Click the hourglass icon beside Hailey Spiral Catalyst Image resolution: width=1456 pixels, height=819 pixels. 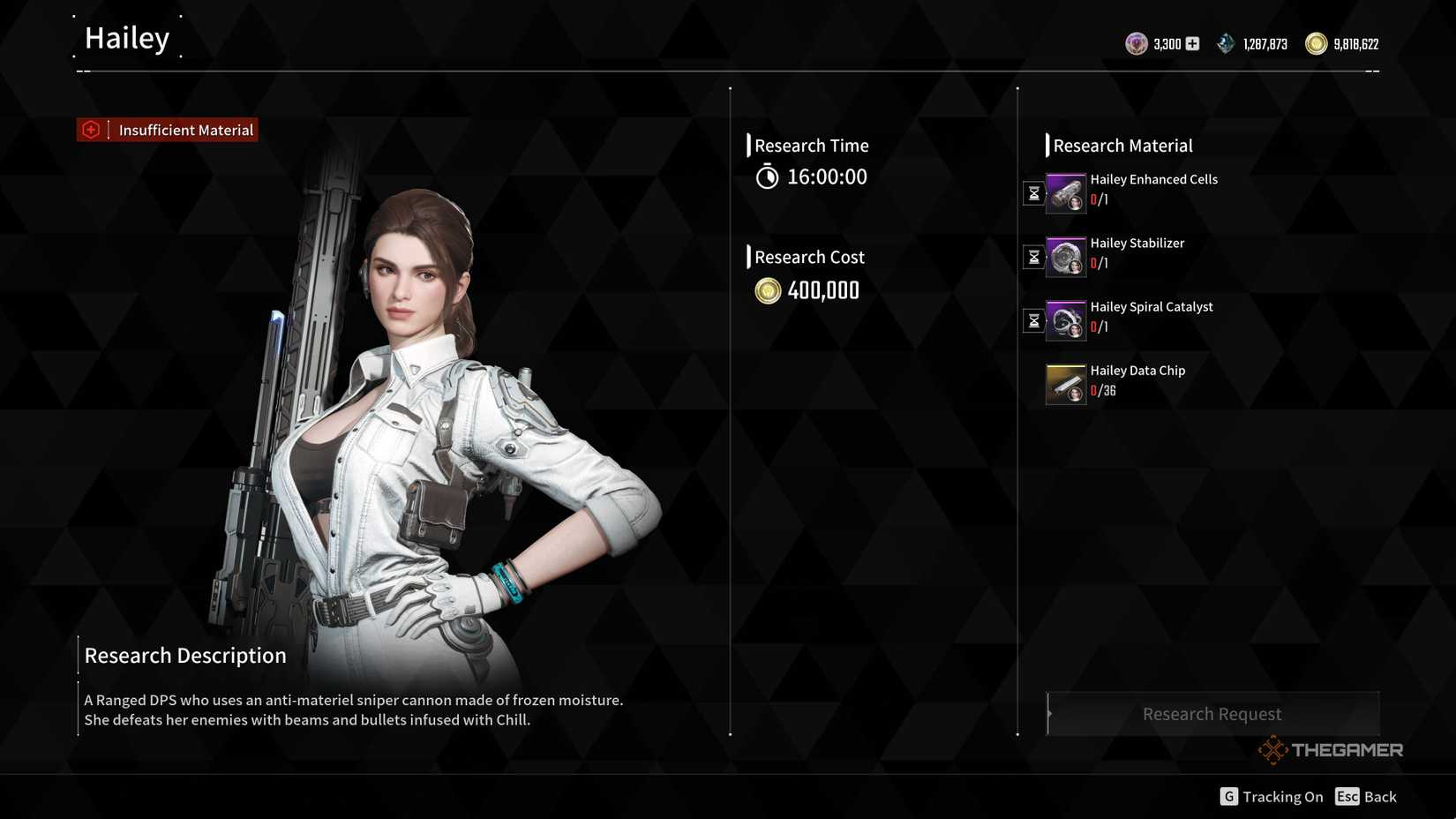pyautogui.click(x=1032, y=321)
